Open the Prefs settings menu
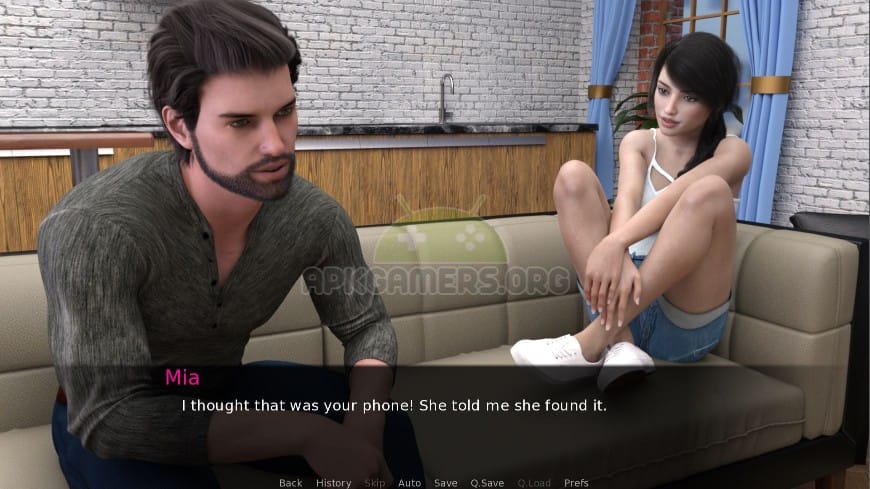Image resolution: width=870 pixels, height=489 pixels. click(x=576, y=483)
